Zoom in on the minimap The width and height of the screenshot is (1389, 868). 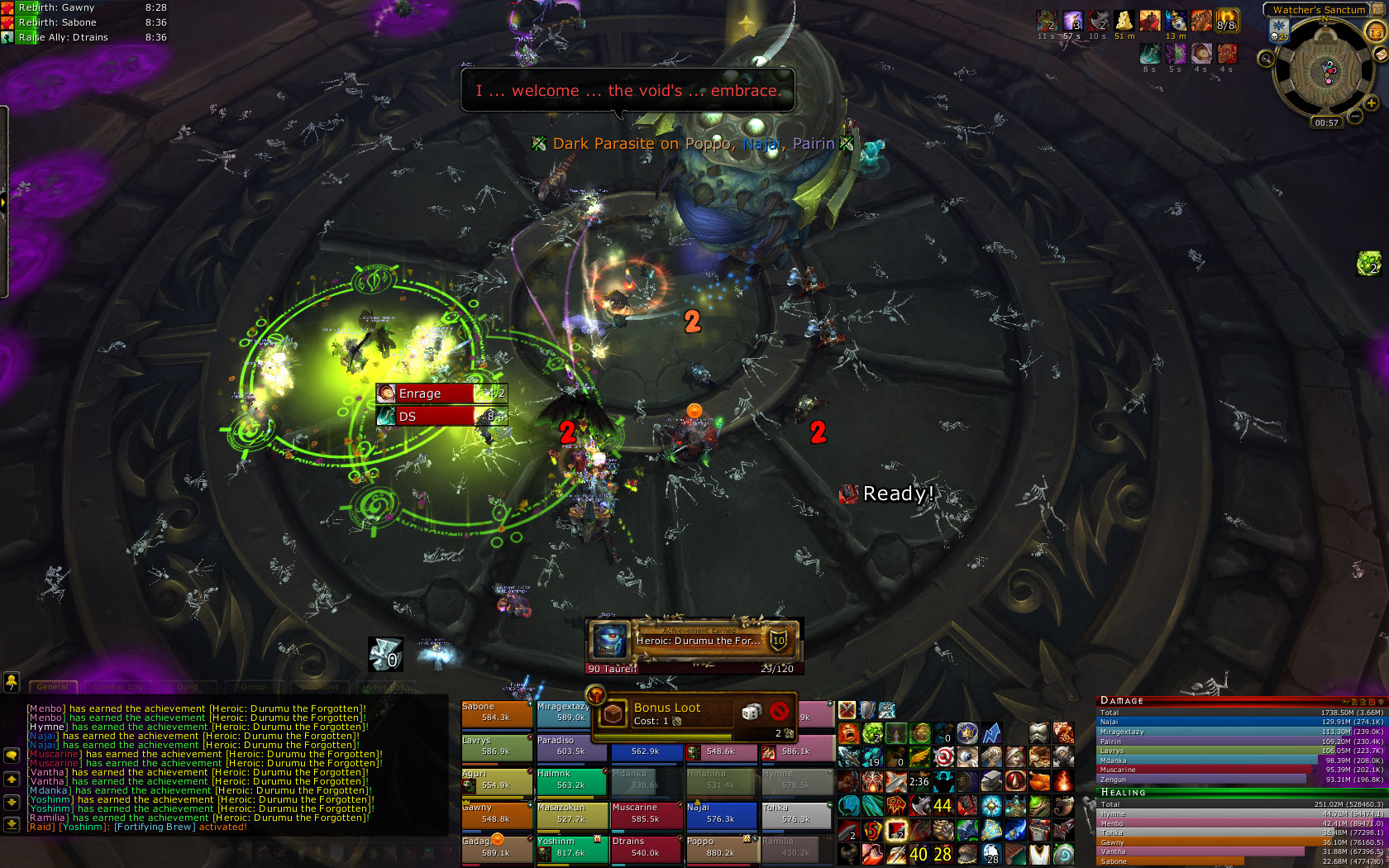click(x=1371, y=104)
